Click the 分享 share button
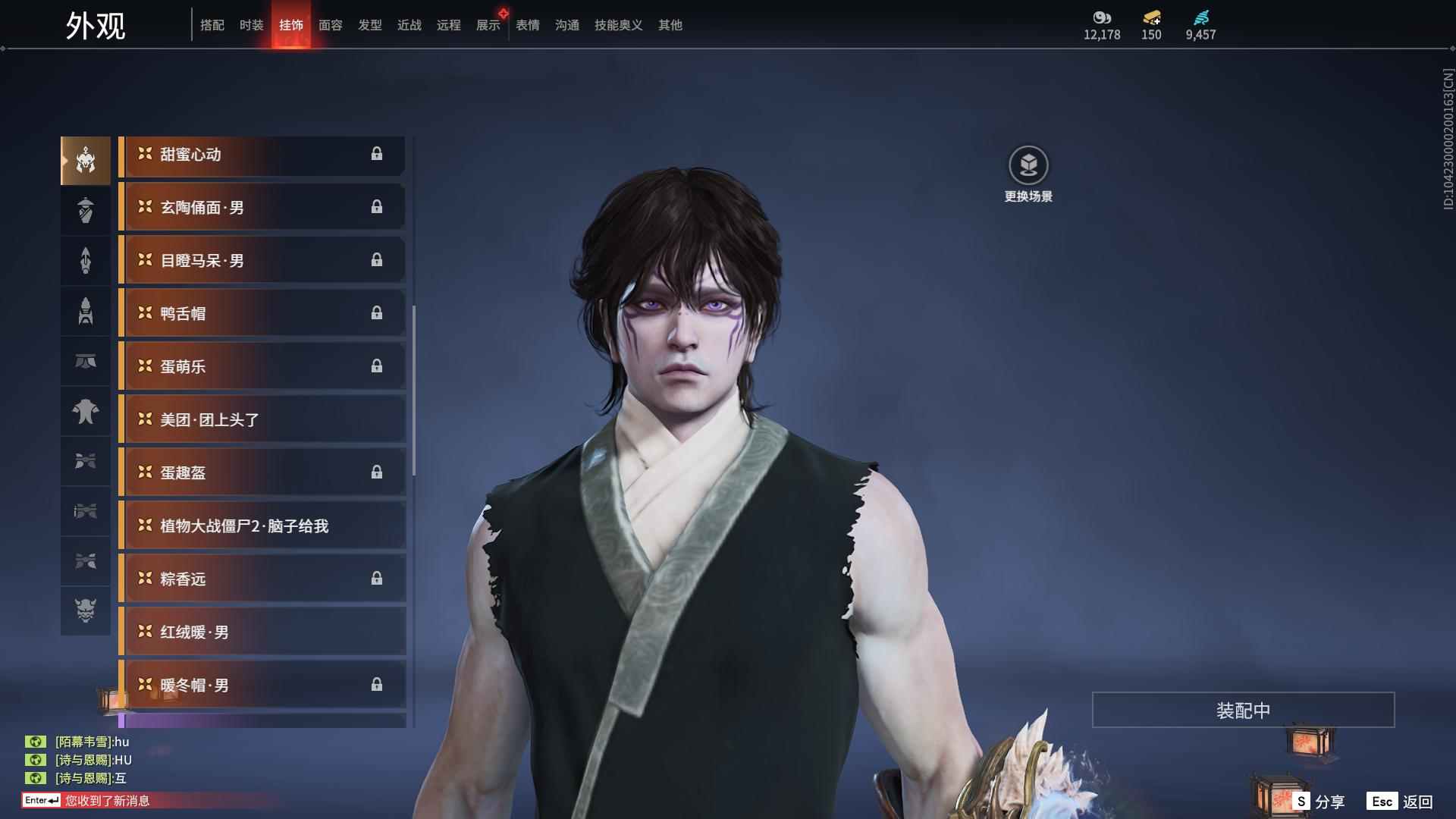This screenshot has width=1456, height=819. pyautogui.click(x=1319, y=802)
